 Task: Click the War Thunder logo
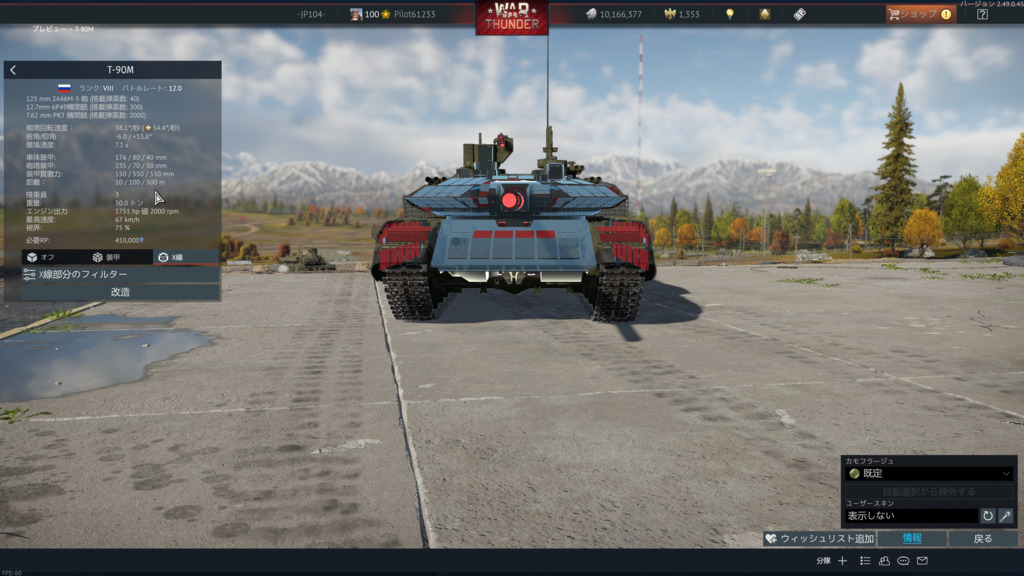[512, 17]
